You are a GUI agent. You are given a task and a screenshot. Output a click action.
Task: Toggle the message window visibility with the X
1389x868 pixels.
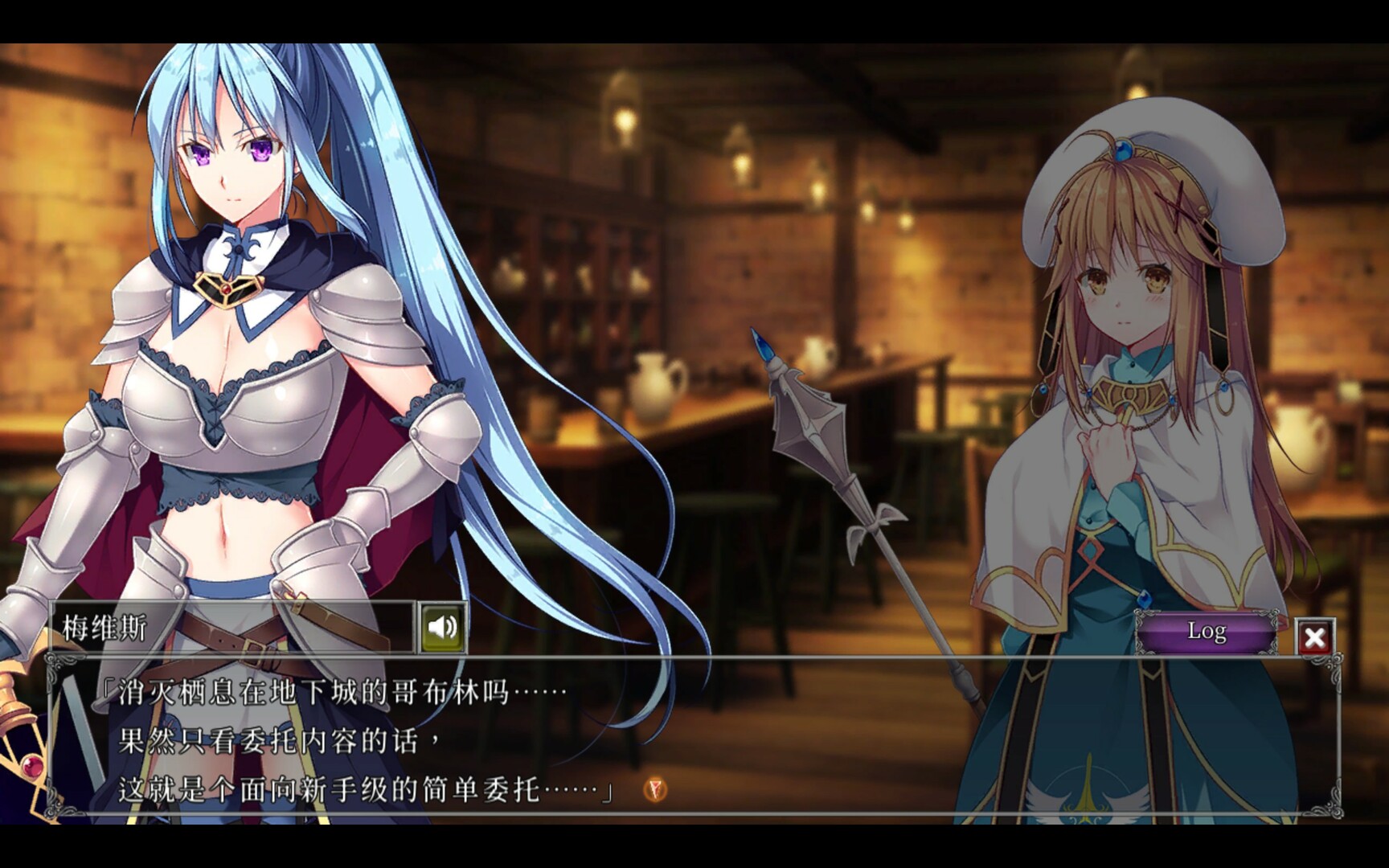click(1313, 637)
